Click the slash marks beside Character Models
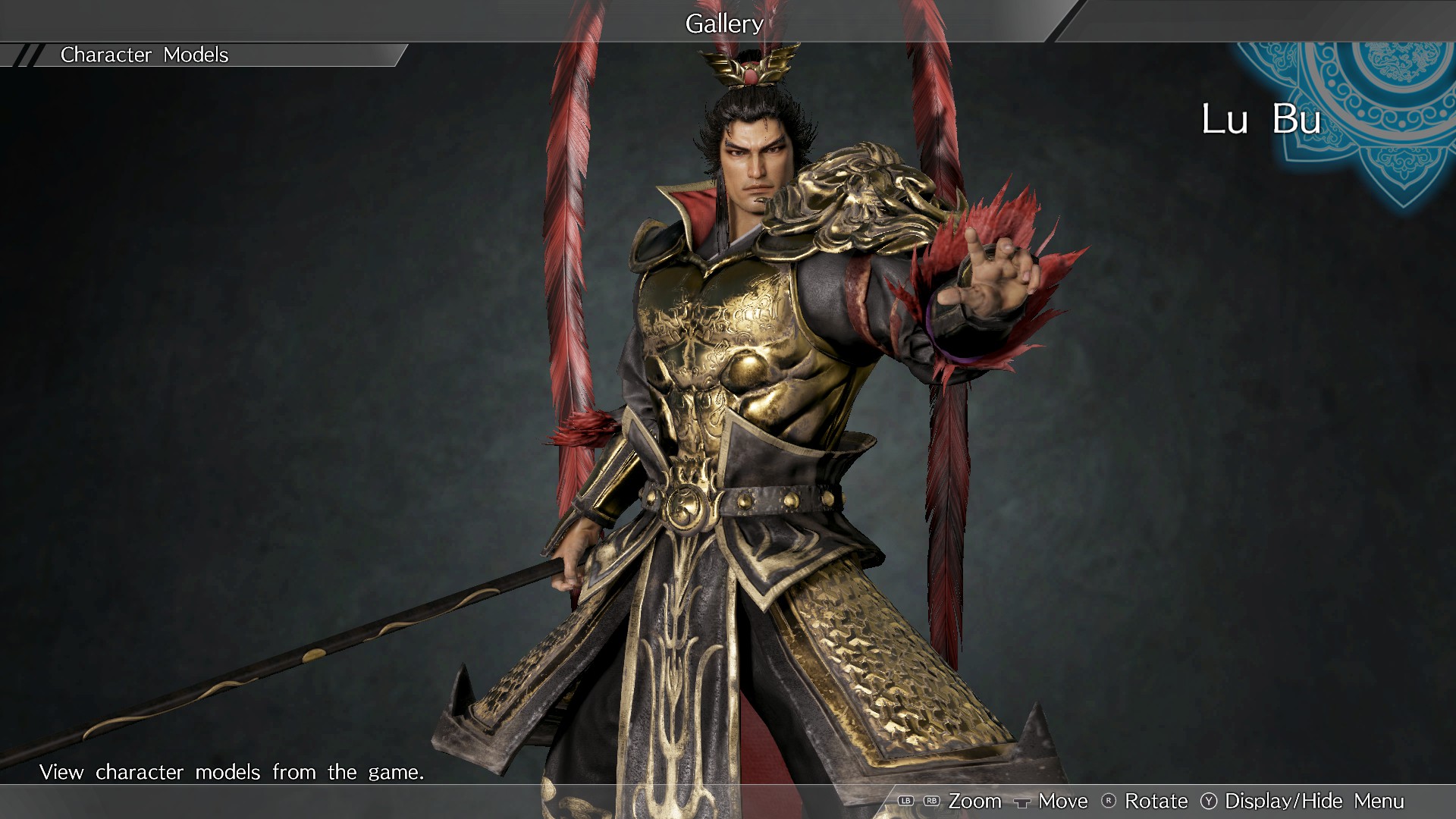 tap(27, 55)
